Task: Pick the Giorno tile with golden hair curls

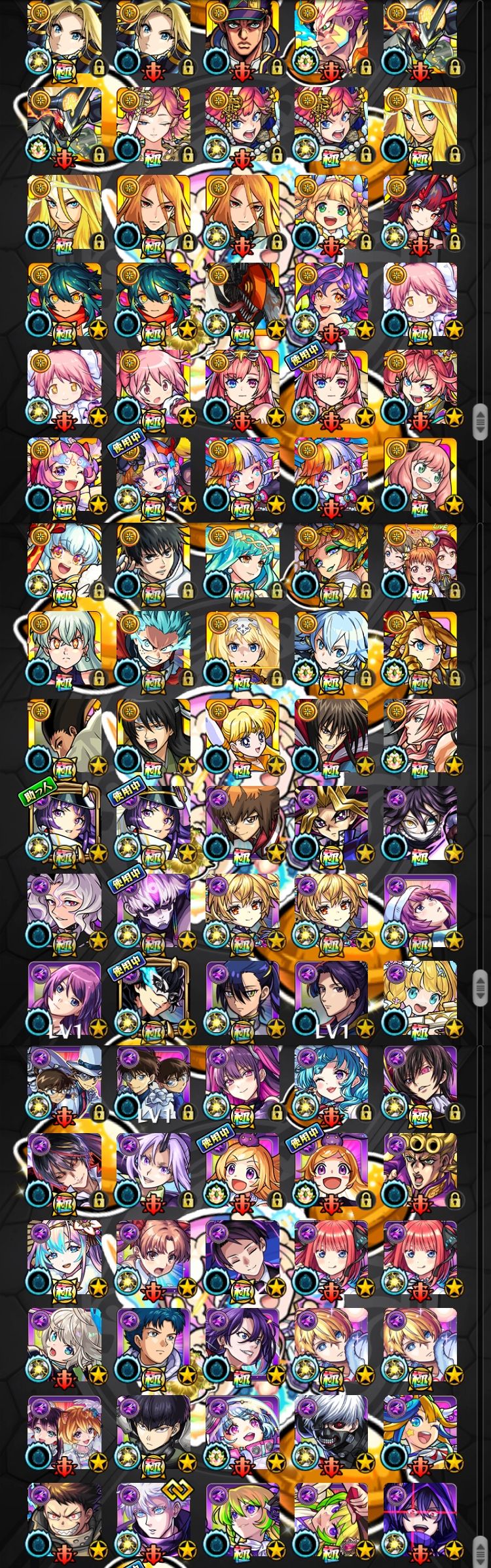Action: coord(420,1174)
